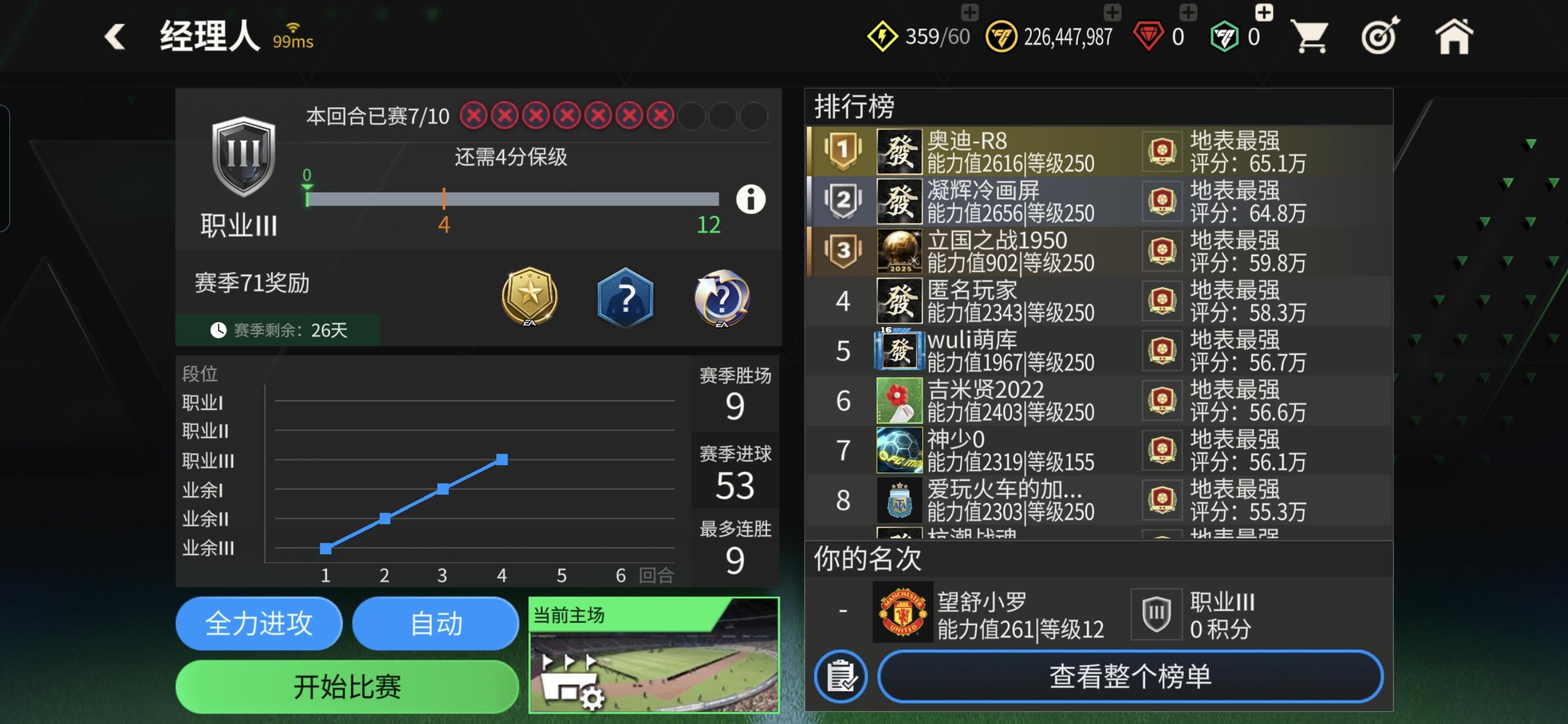Image resolution: width=1568 pixels, height=724 pixels.
Task: Open the circular EA mystery reward icon
Action: click(722, 298)
